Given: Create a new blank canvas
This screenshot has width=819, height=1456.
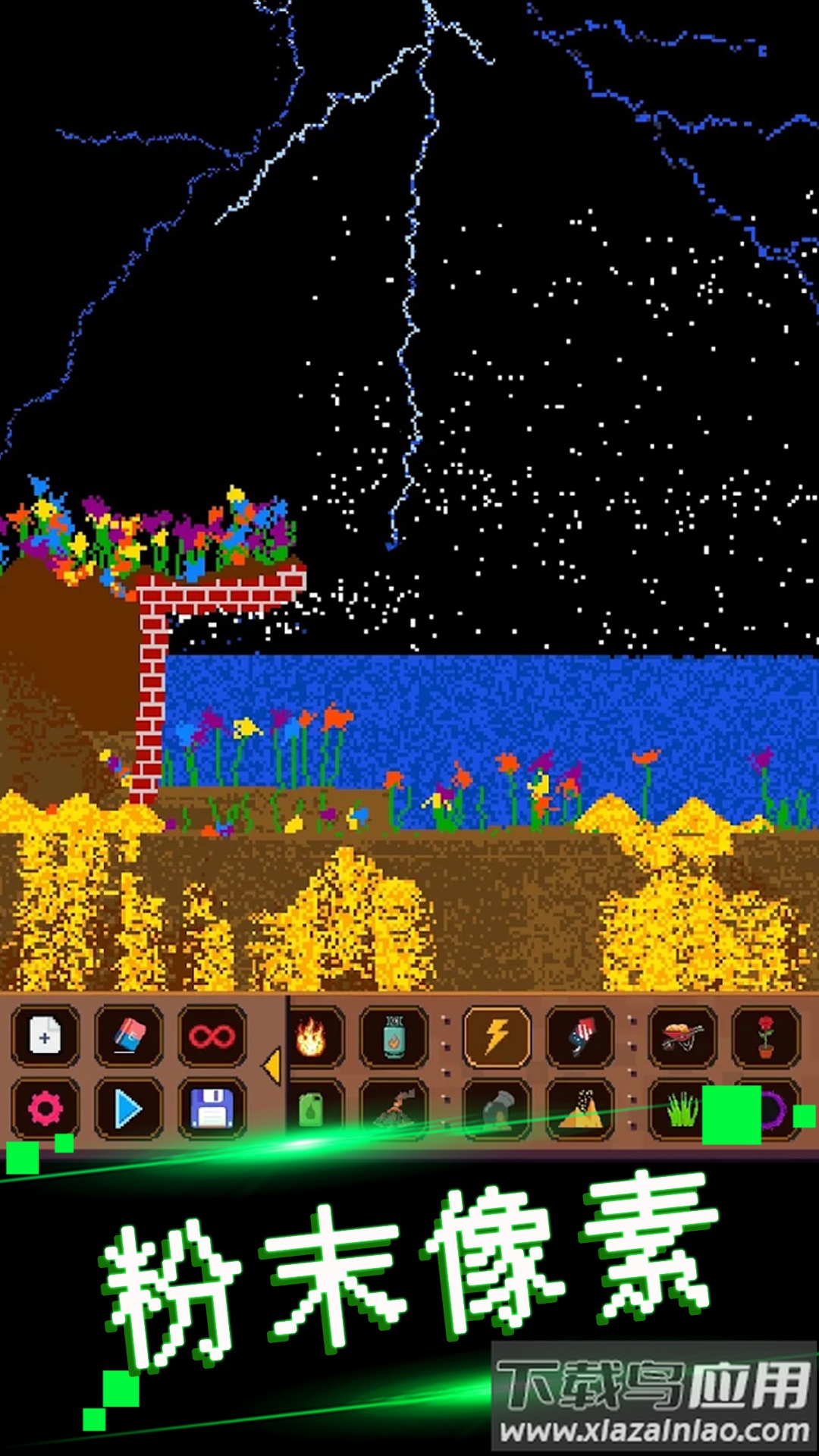Looking at the screenshot, I should [x=45, y=1036].
